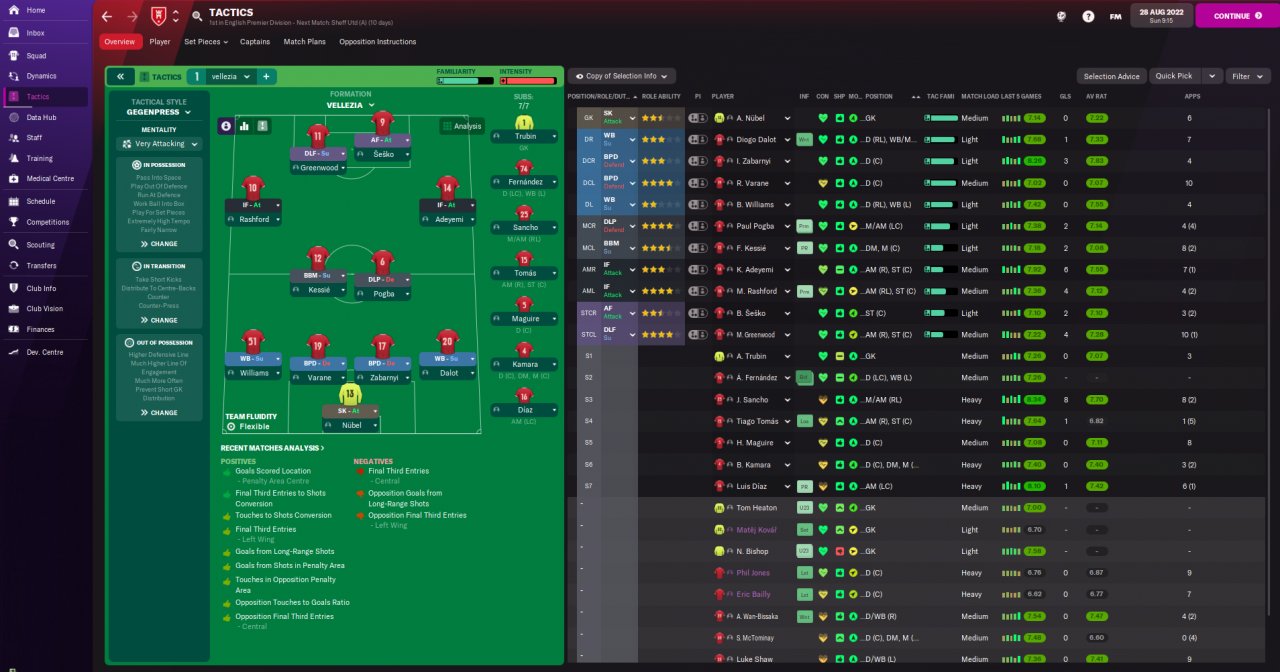Select Rashford on the tactics pitch
This screenshot has width=1280, height=672.
point(253,219)
